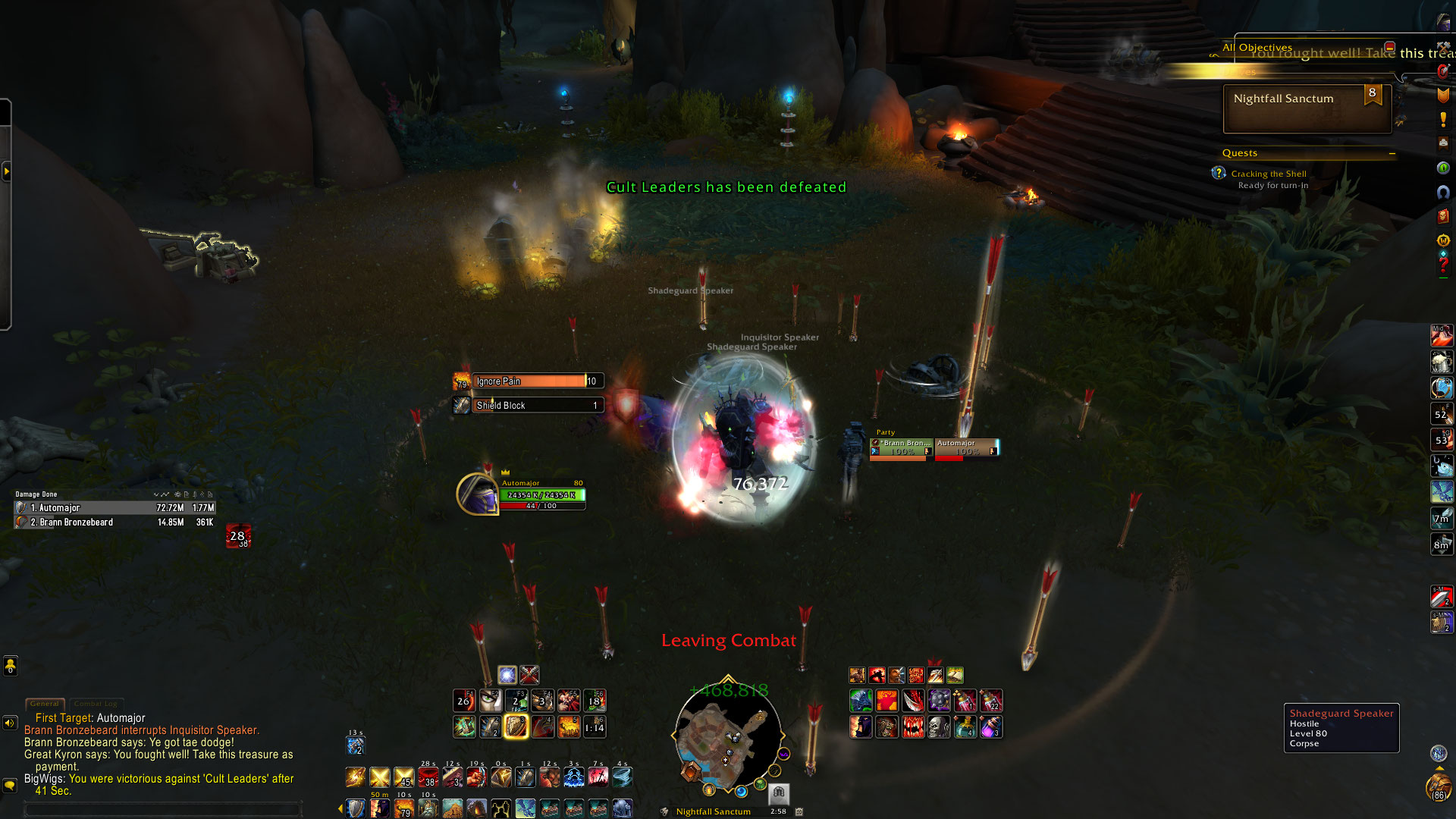The width and height of the screenshot is (1456, 819).
Task: Collapse the All Objectives tracker header
Action: click(1389, 47)
